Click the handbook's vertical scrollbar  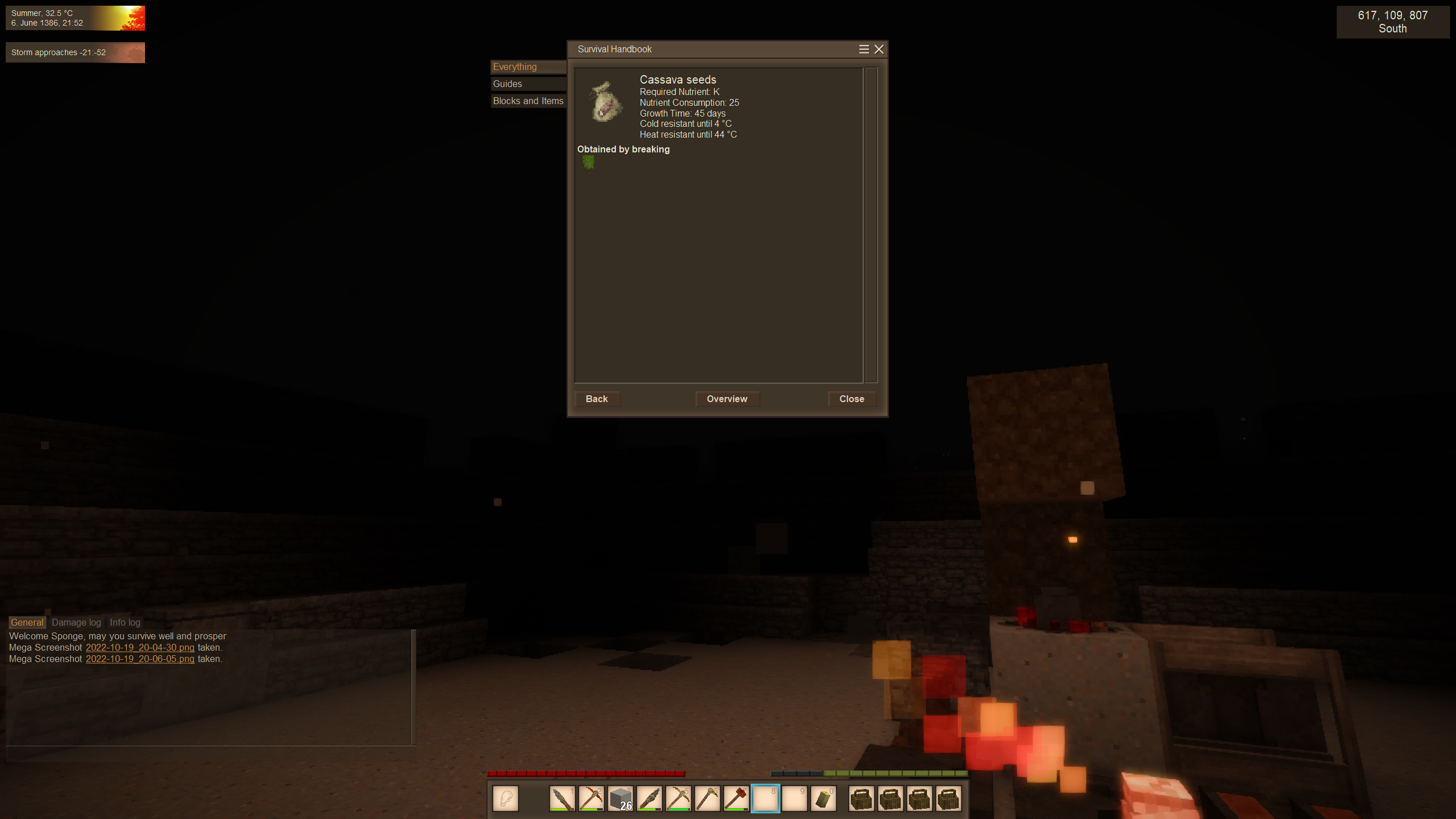click(x=871, y=225)
